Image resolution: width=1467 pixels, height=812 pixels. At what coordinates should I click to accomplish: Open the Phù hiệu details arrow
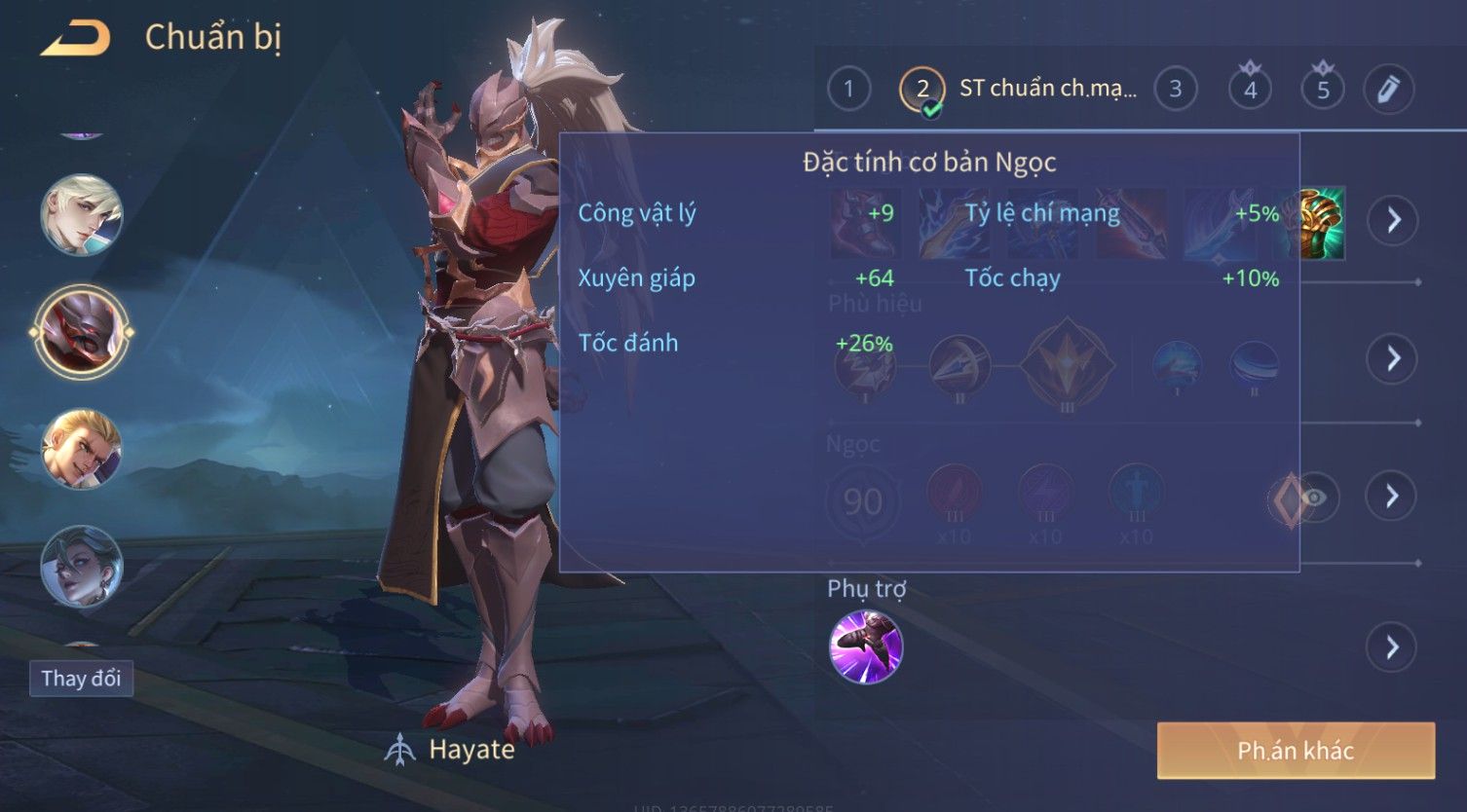(x=1392, y=358)
